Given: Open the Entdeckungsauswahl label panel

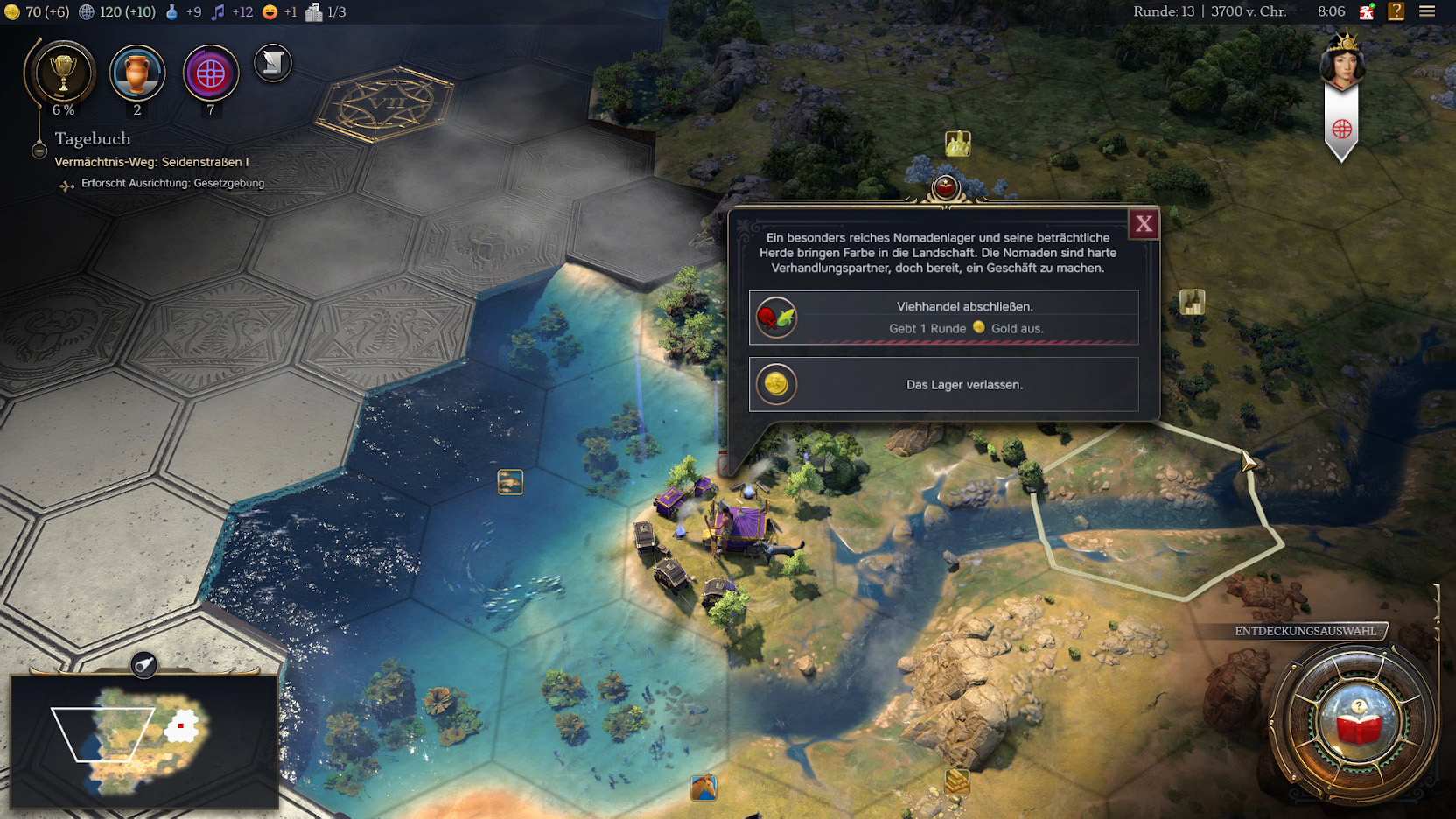Looking at the screenshot, I should click(1305, 631).
